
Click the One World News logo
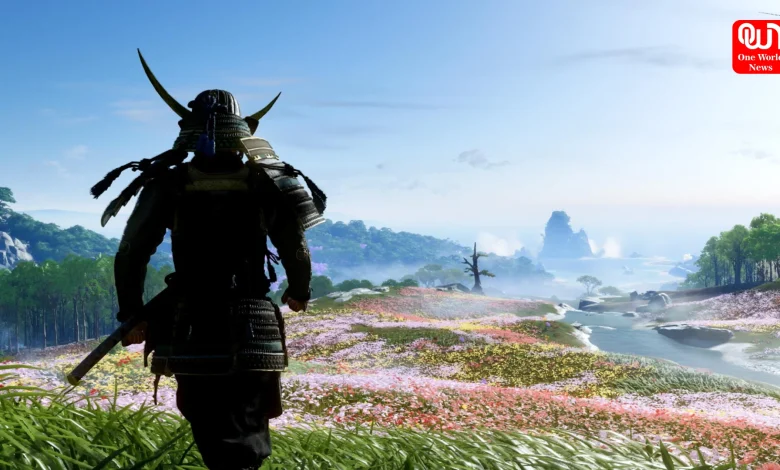pos(757,46)
